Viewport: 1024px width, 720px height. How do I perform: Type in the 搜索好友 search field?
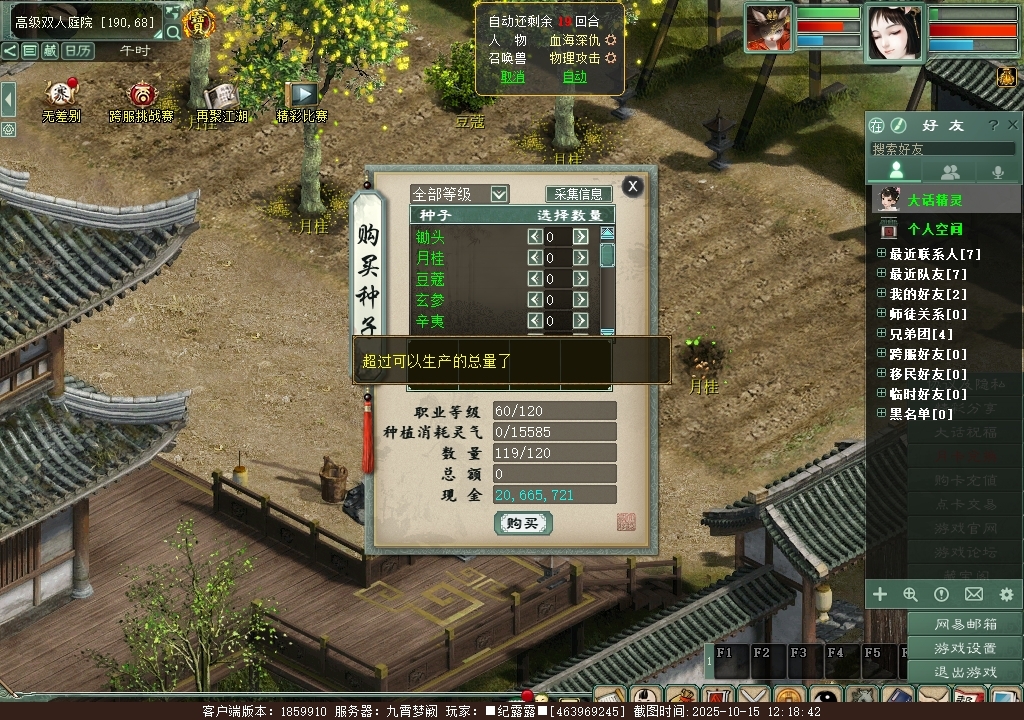pos(940,149)
